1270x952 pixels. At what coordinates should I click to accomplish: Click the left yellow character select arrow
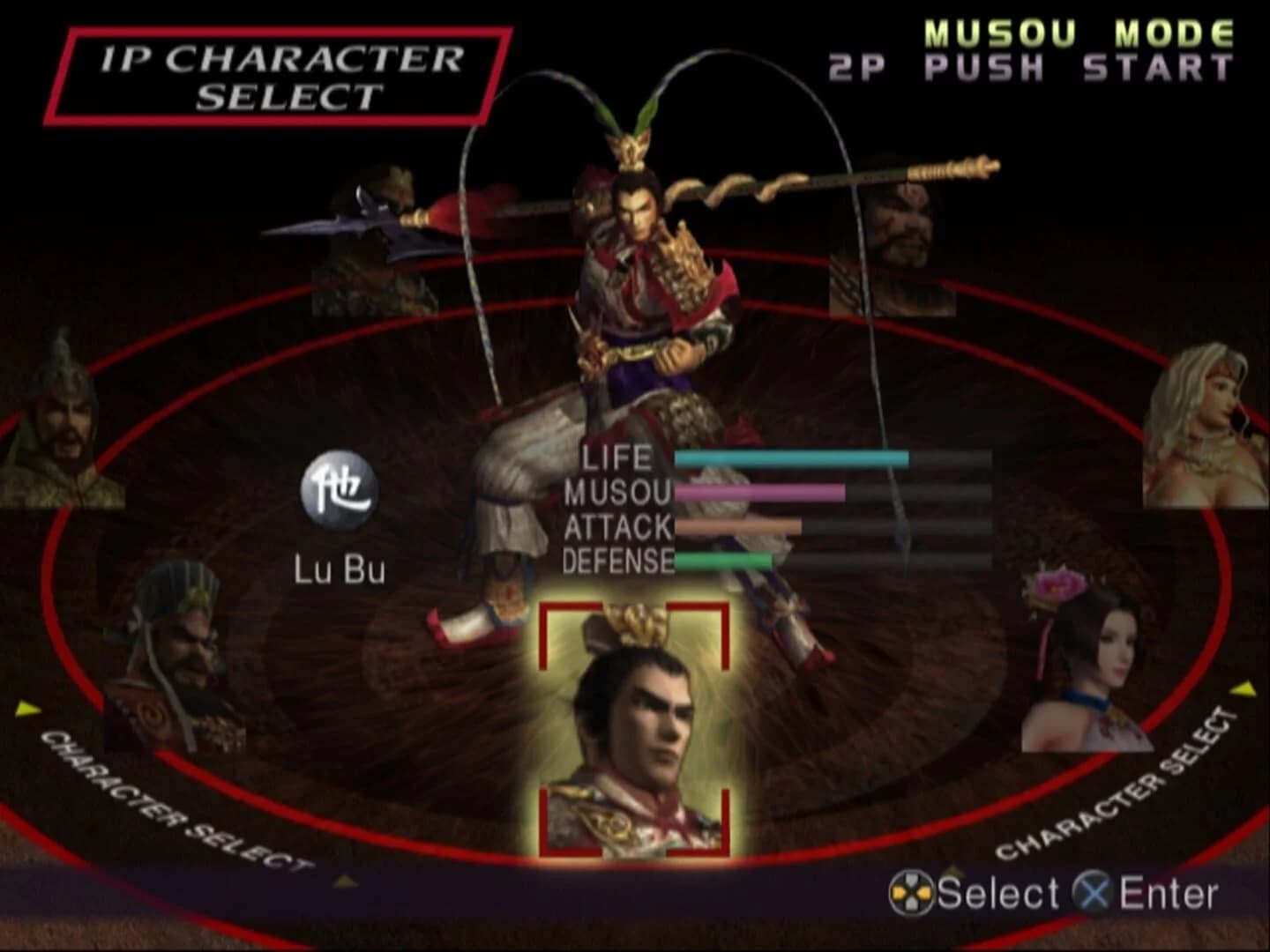[29, 708]
